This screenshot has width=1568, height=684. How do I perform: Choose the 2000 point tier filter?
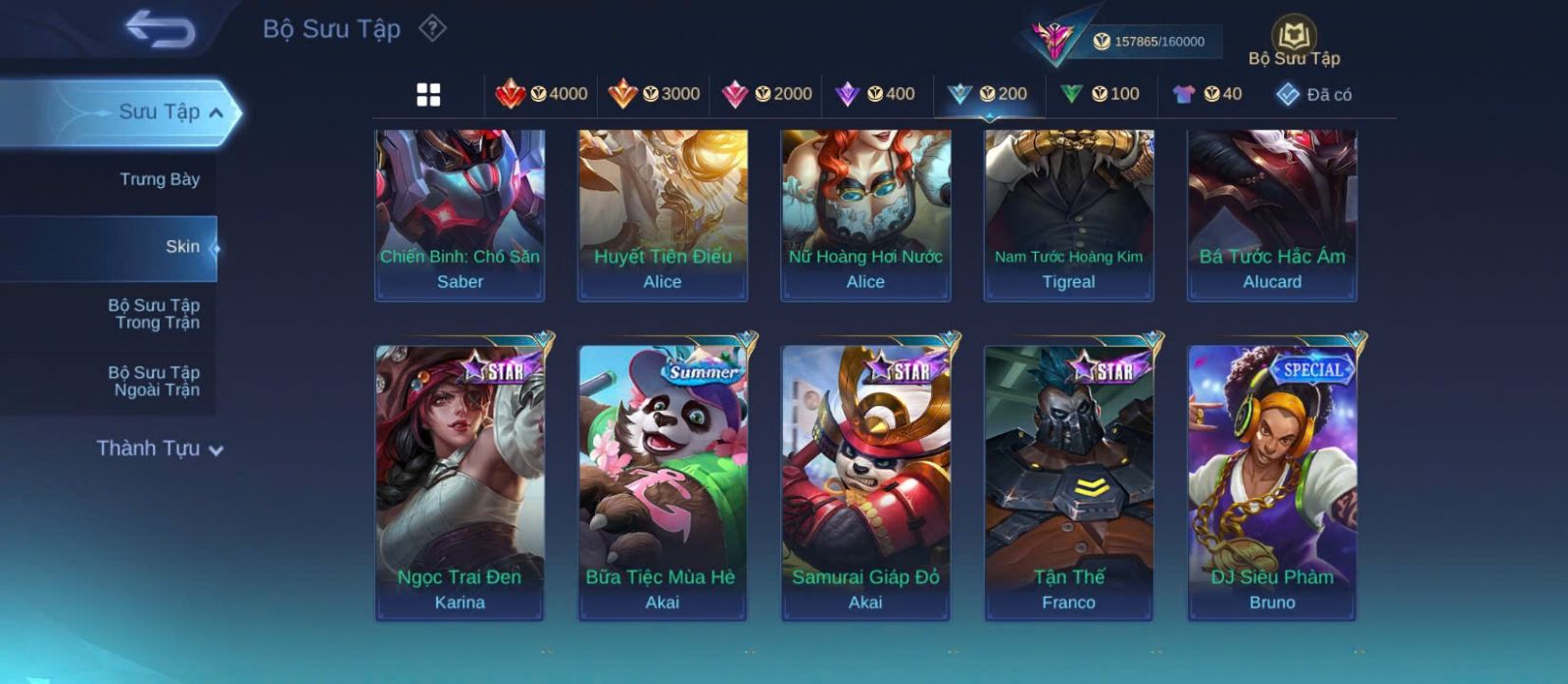[767, 94]
